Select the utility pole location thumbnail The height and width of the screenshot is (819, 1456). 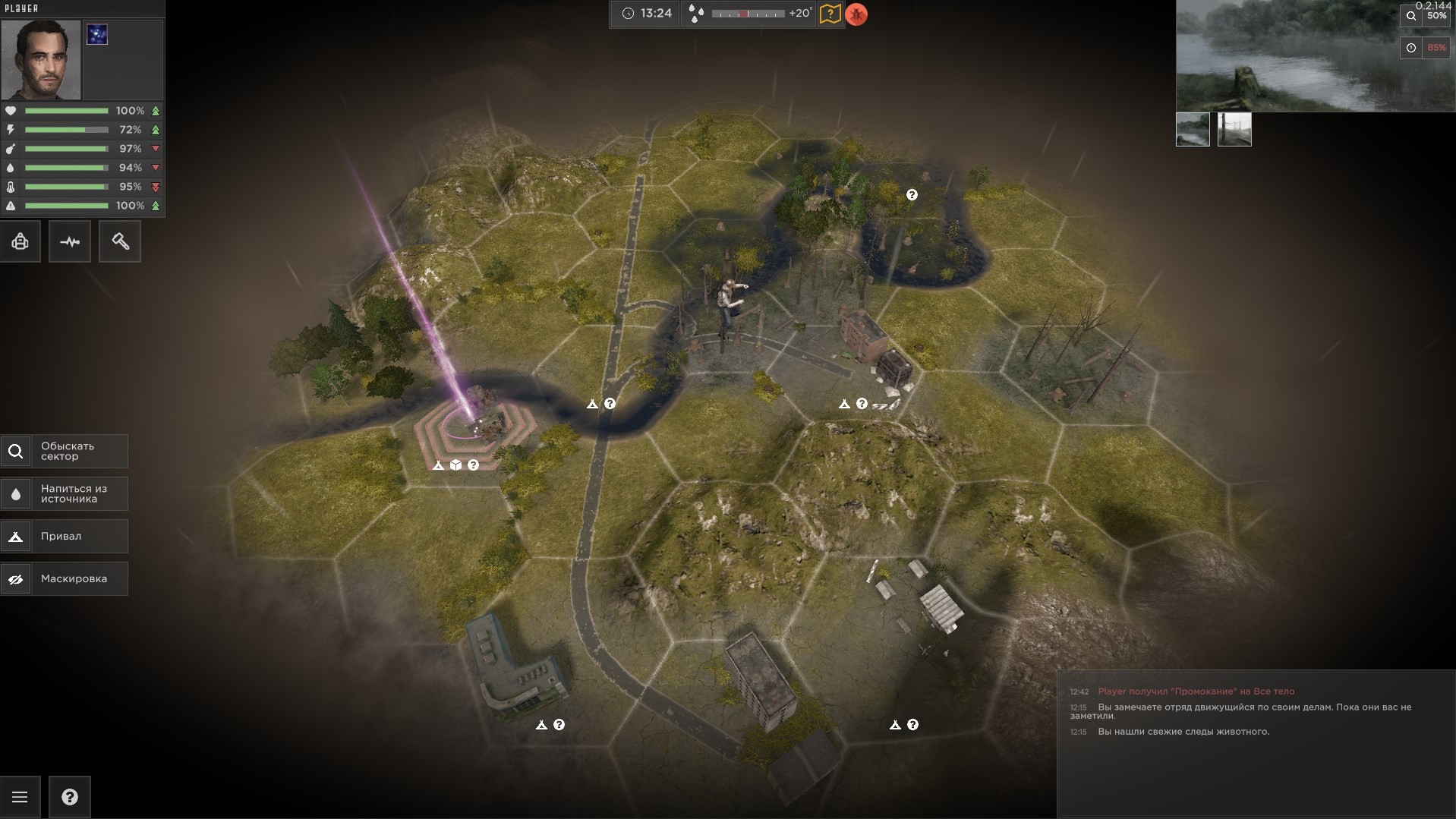point(1234,130)
